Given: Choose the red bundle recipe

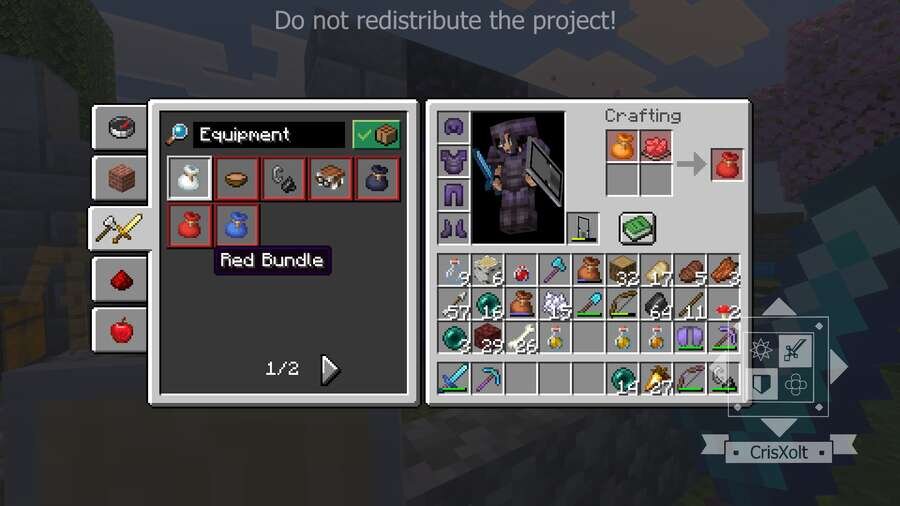Looking at the screenshot, I should point(188,225).
